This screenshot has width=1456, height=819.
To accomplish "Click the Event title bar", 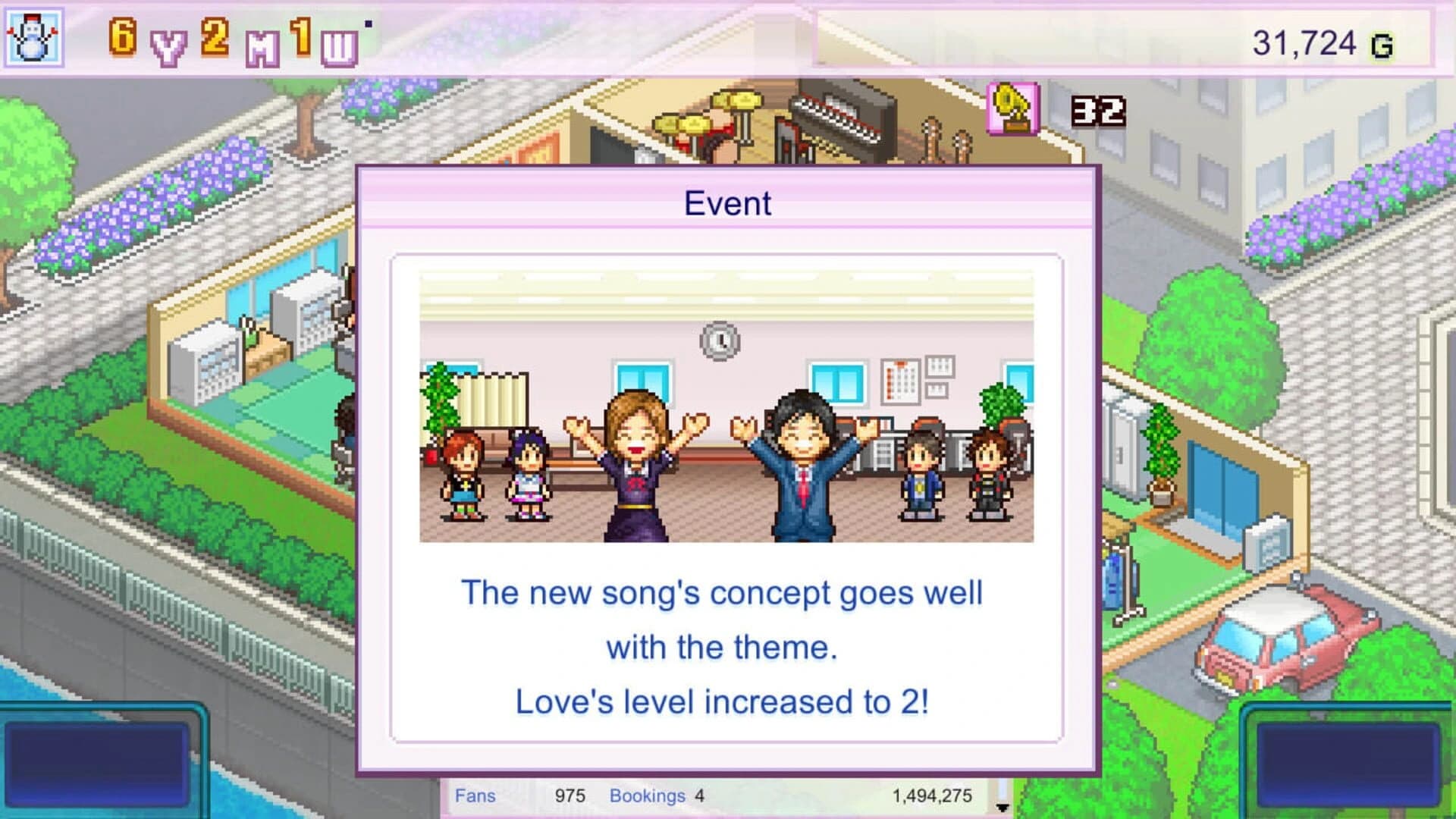I will click(726, 202).
